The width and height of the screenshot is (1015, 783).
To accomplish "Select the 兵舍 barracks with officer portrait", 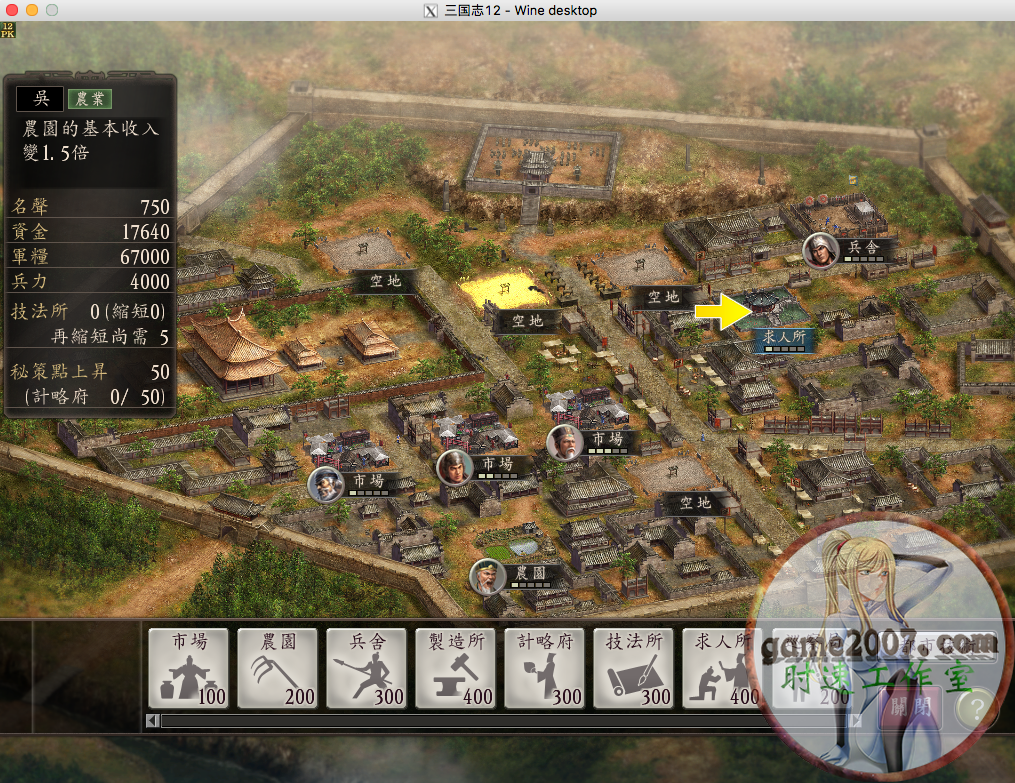I will [x=862, y=247].
